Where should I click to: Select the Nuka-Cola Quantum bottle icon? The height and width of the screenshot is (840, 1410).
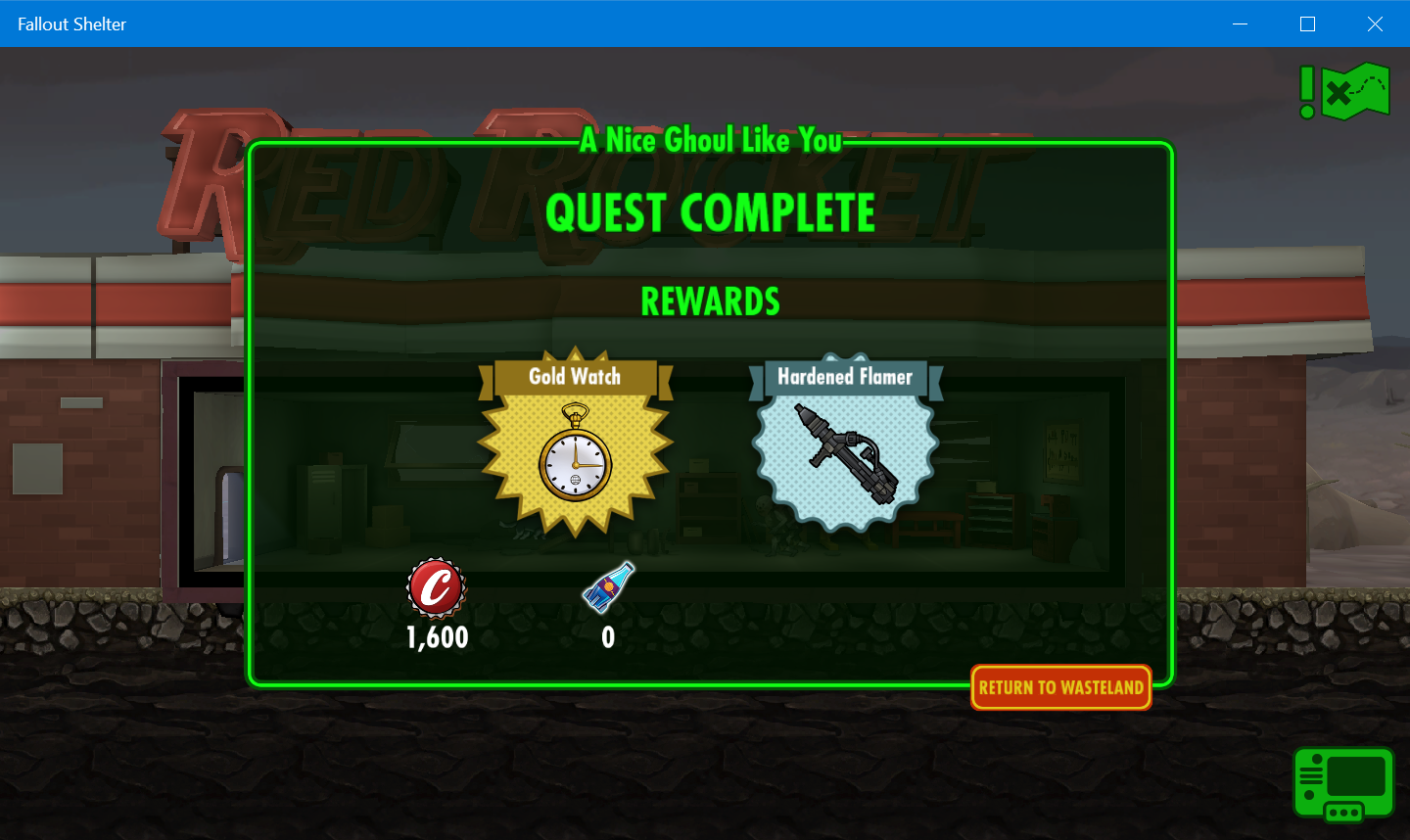(x=608, y=588)
